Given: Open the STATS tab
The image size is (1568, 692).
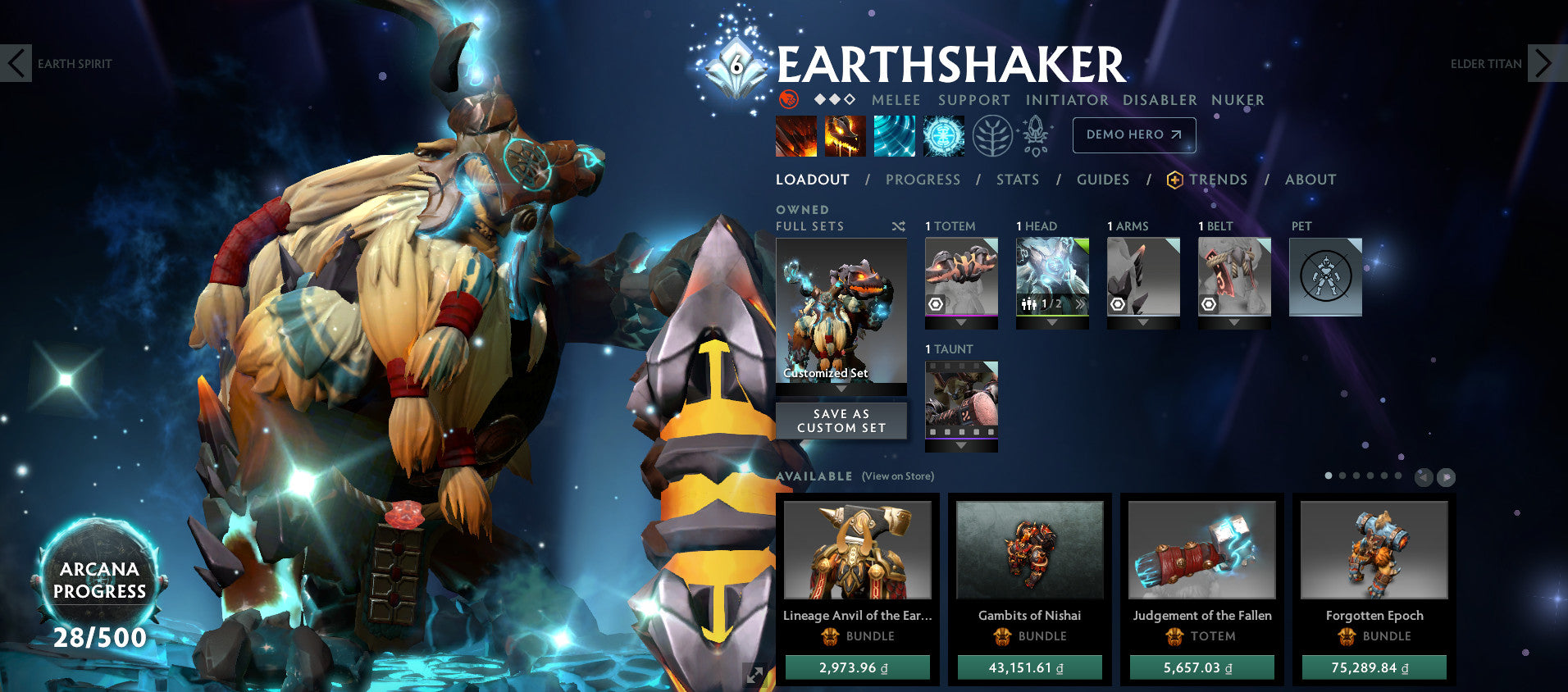Looking at the screenshot, I should click(x=1017, y=180).
